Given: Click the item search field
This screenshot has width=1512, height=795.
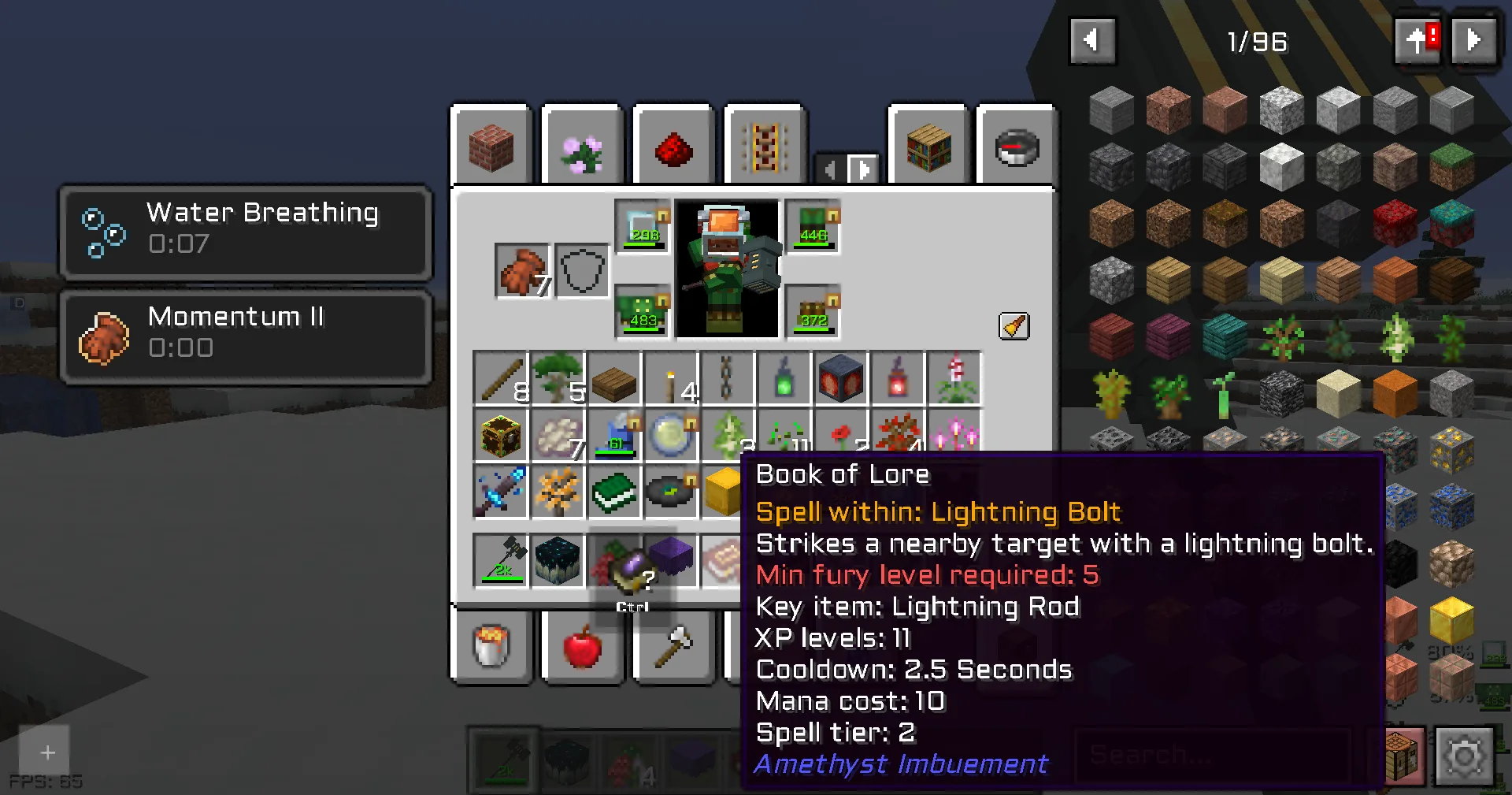Looking at the screenshot, I should click(x=1213, y=755).
